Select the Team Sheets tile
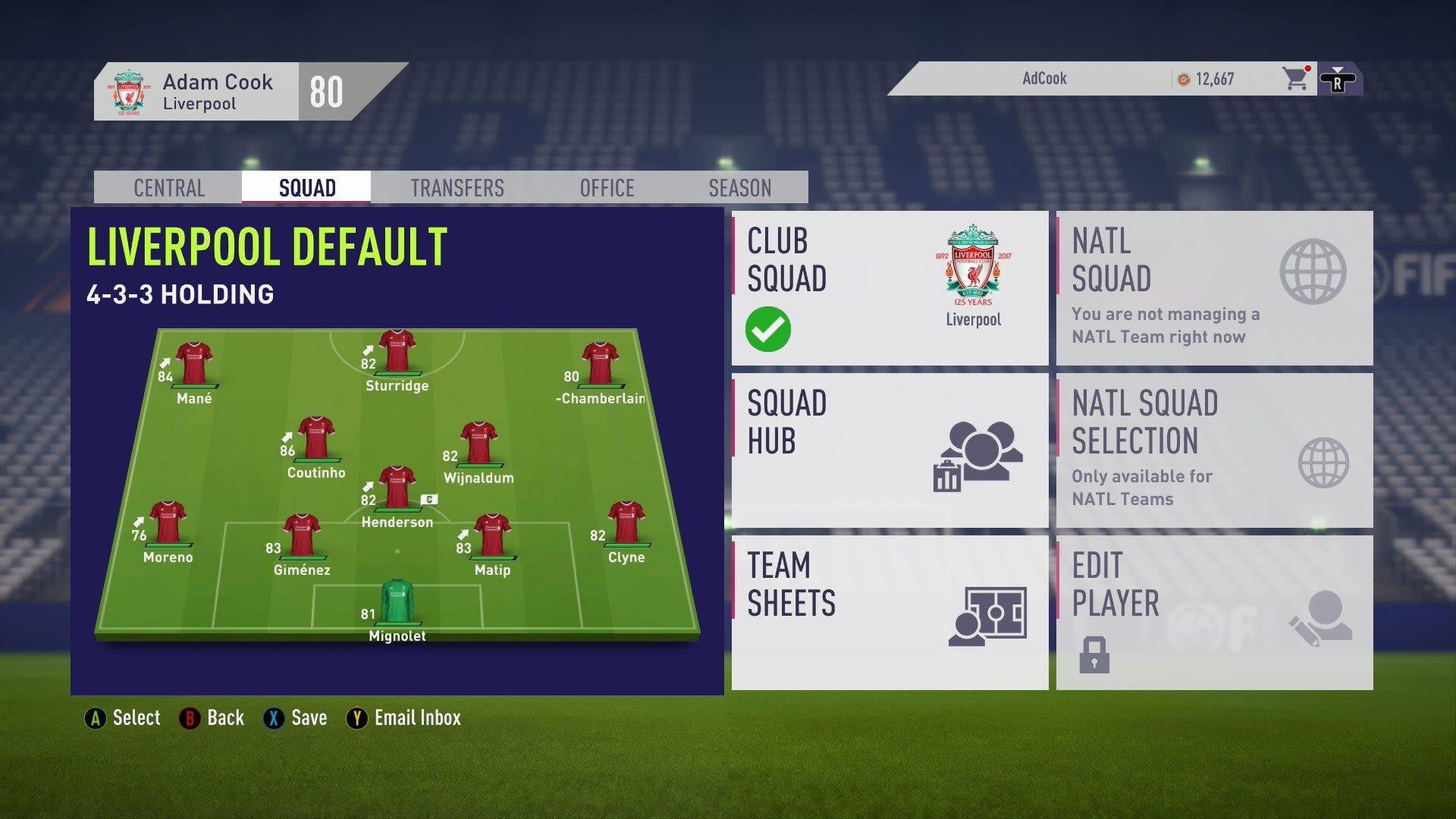The height and width of the screenshot is (819, 1456). (x=890, y=613)
